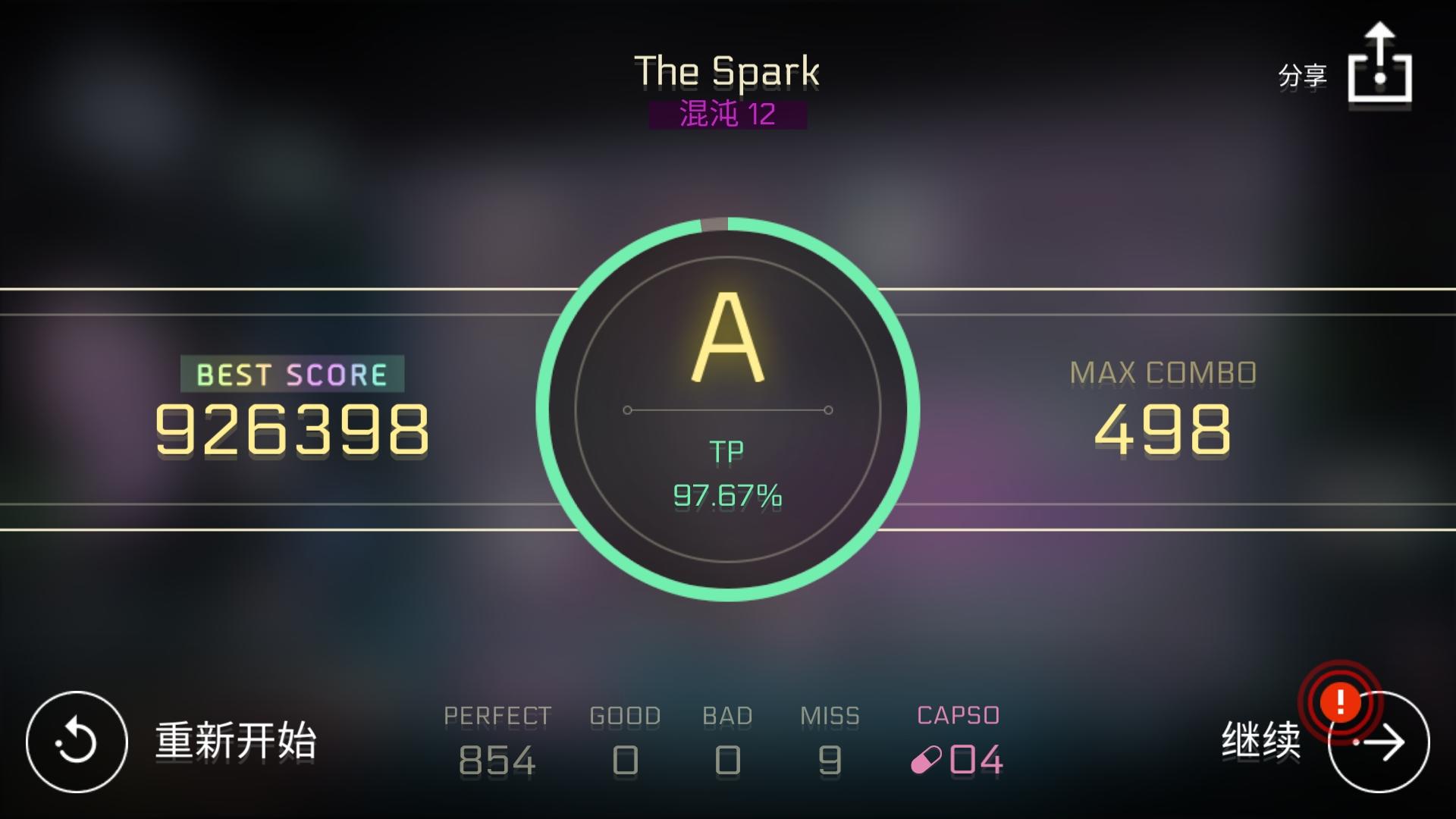Click the GOOD count showing 0
This screenshot has width=1456, height=819.
pyautogui.click(x=625, y=758)
